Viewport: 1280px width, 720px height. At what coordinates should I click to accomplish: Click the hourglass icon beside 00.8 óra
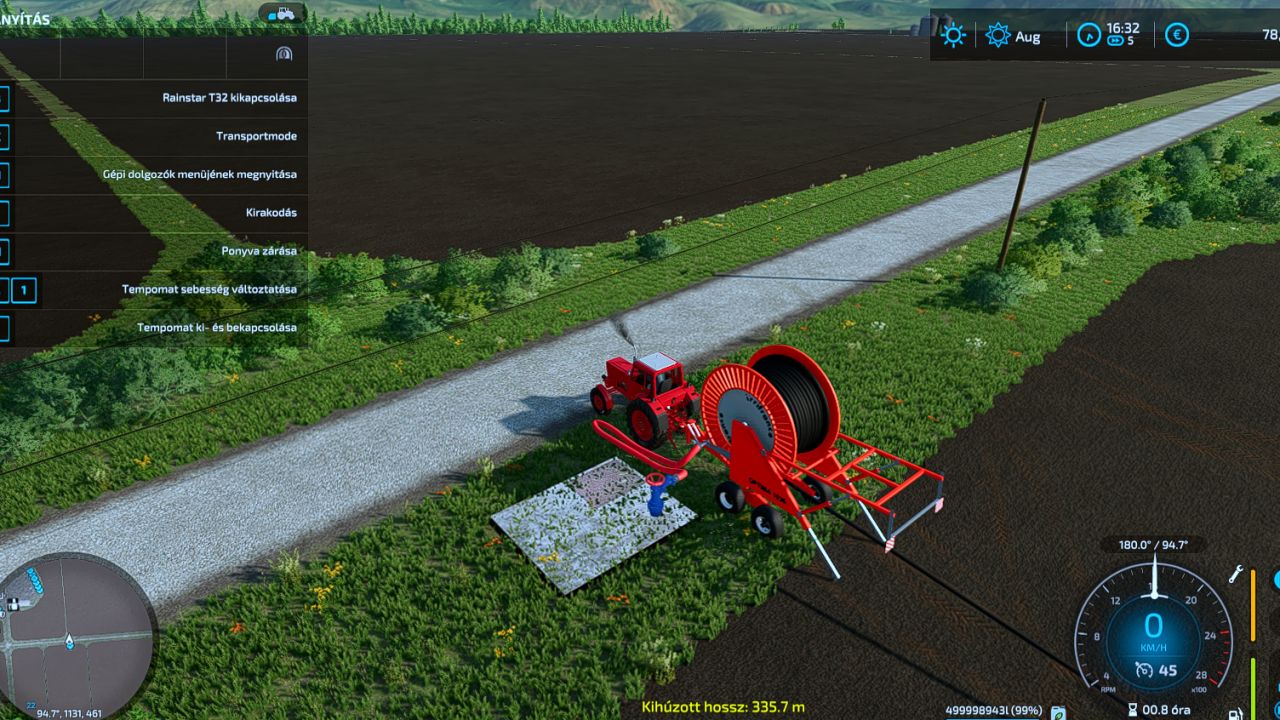[1133, 709]
